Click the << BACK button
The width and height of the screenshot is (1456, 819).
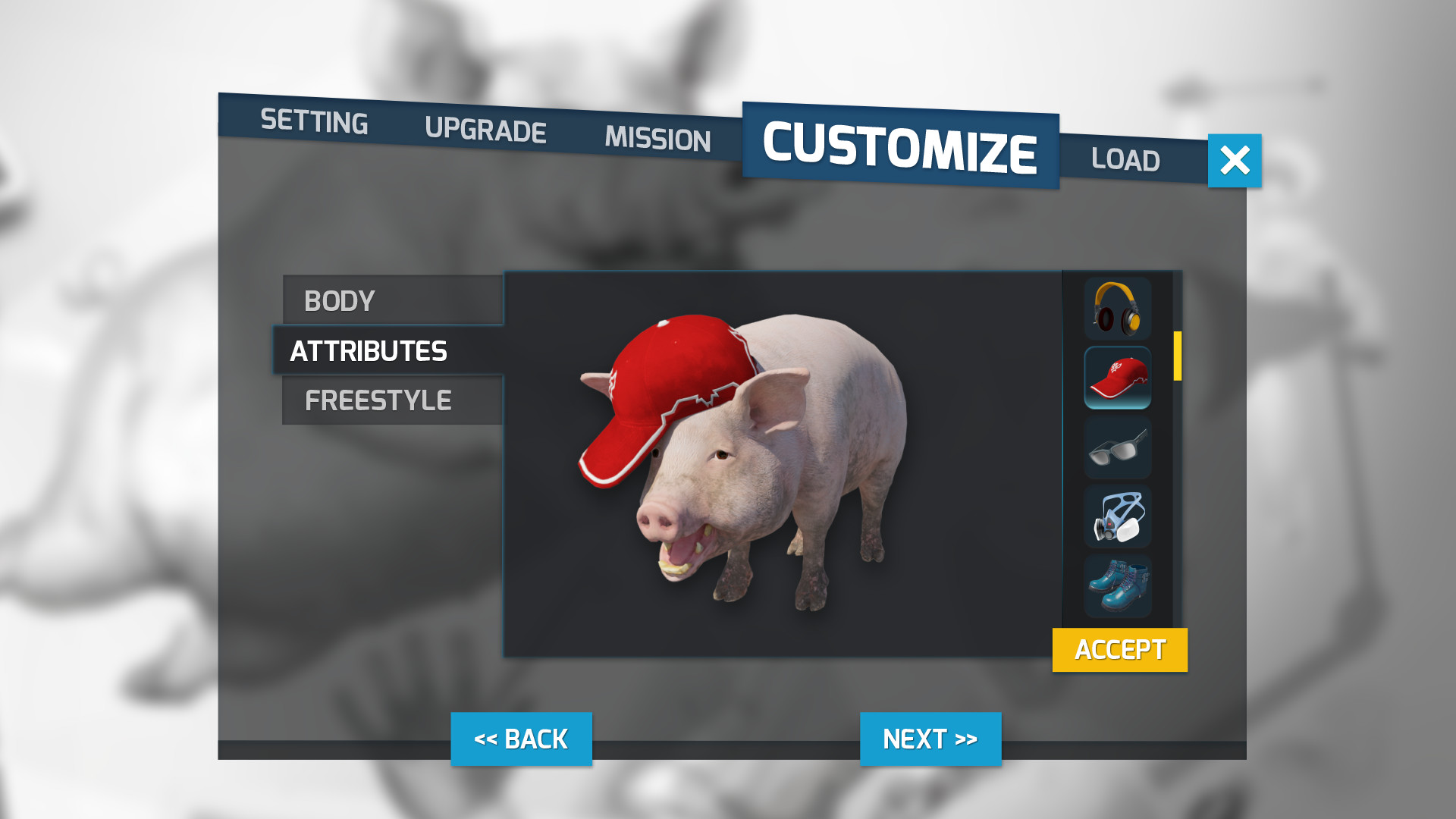521,738
